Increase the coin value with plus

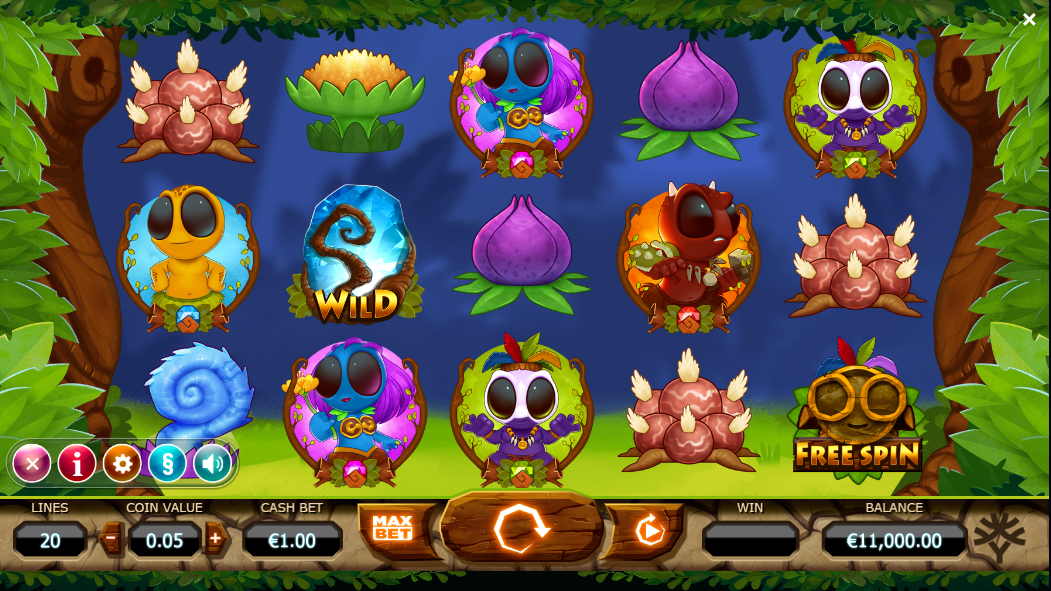215,540
